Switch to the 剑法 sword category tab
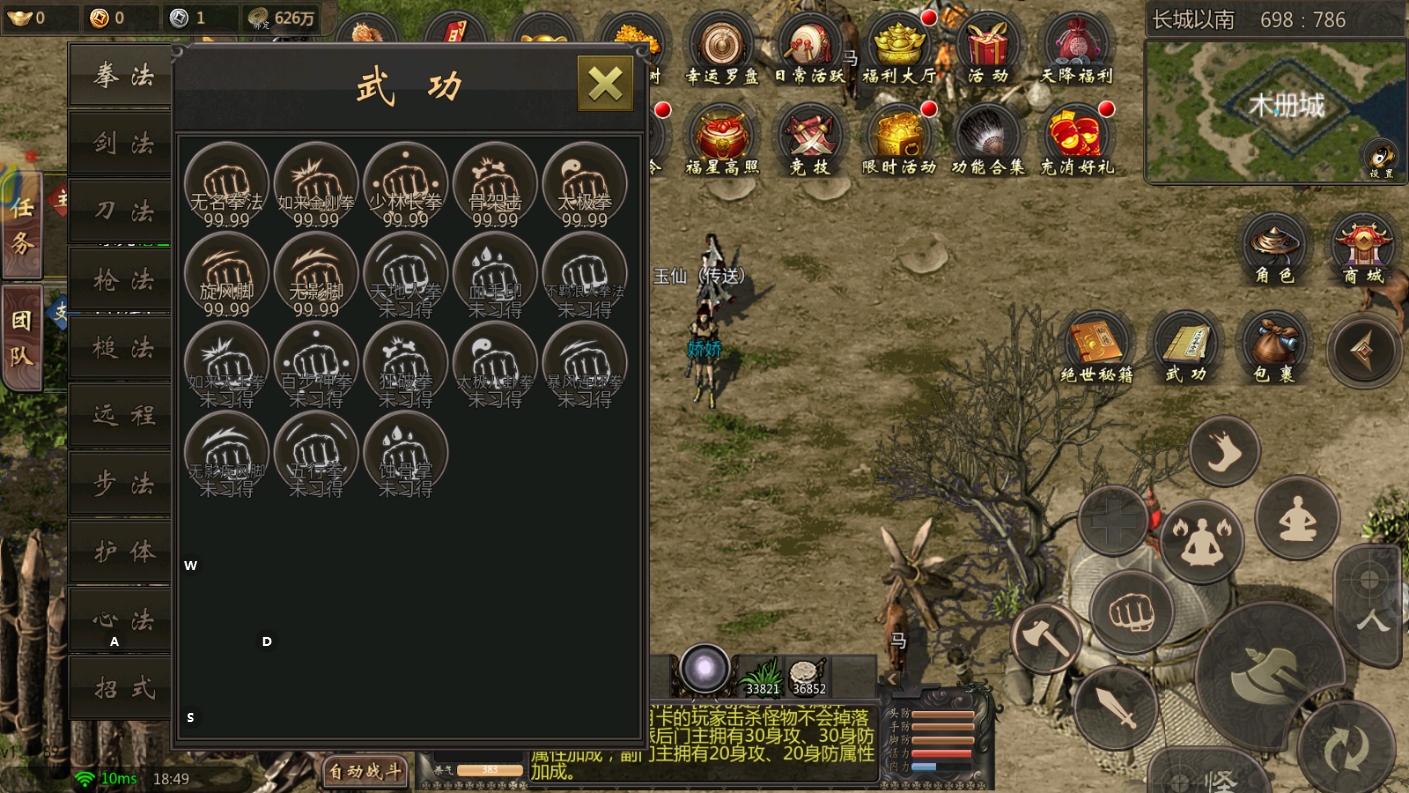This screenshot has height=793, width=1409. pos(124,144)
